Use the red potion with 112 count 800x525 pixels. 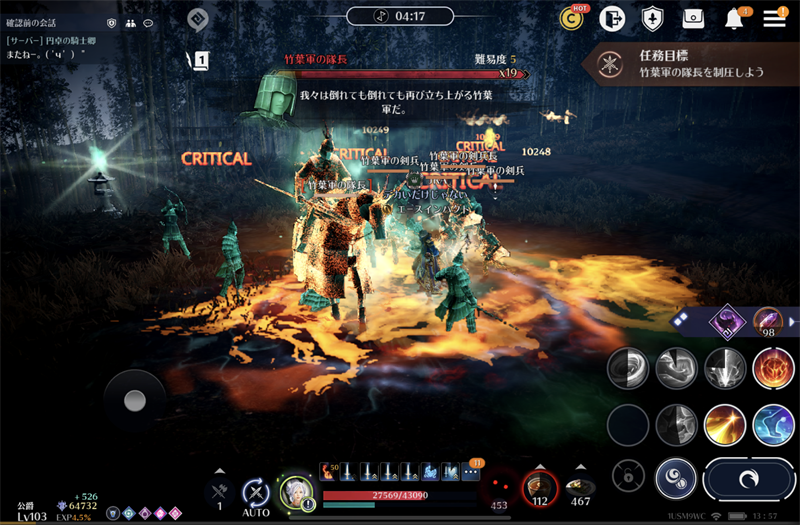540,487
